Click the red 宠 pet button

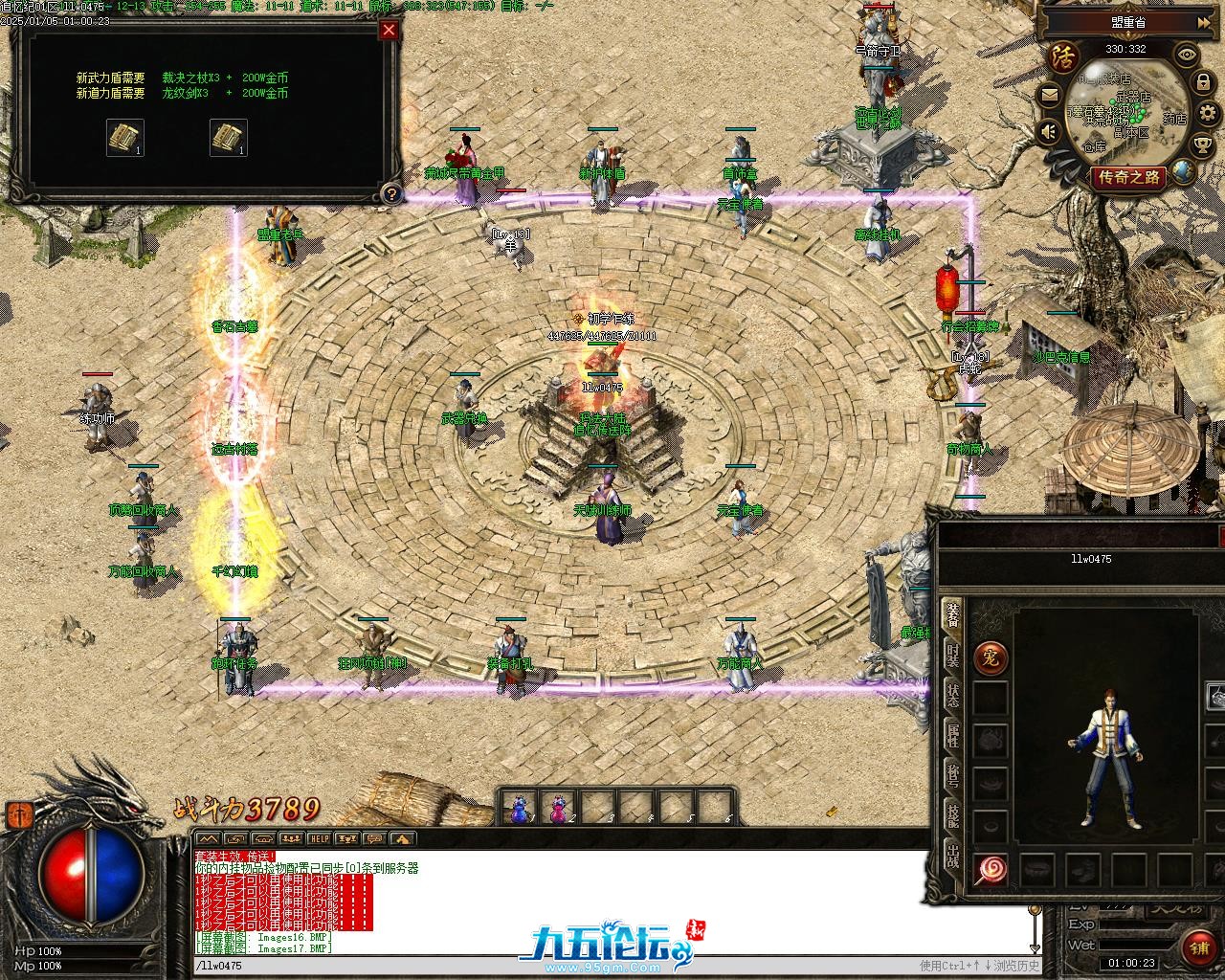pos(991,658)
